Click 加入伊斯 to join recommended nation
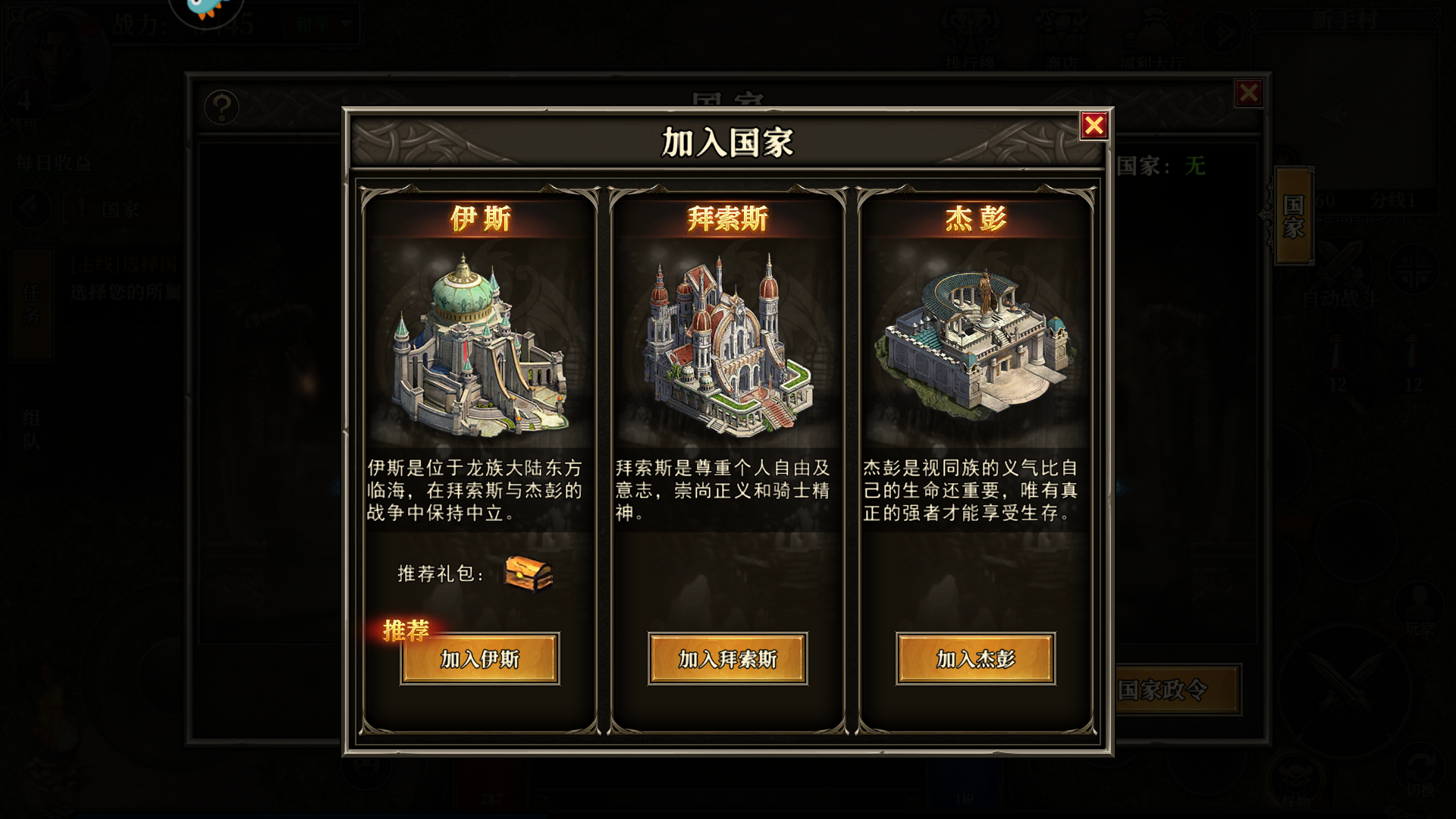This screenshot has width=1456, height=819. pos(479,660)
